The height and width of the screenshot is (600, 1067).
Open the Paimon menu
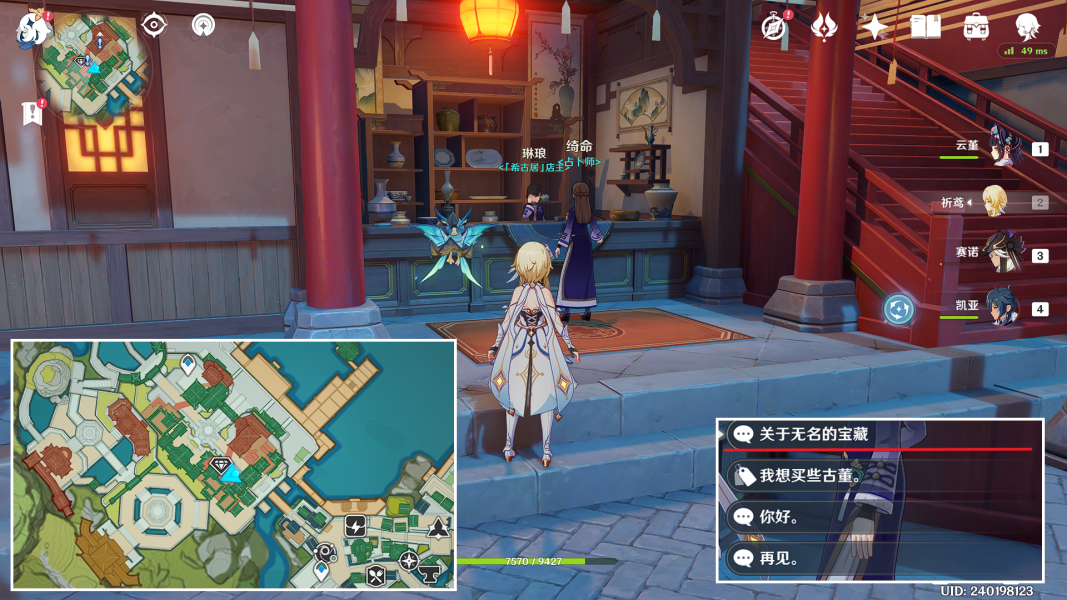point(33,28)
